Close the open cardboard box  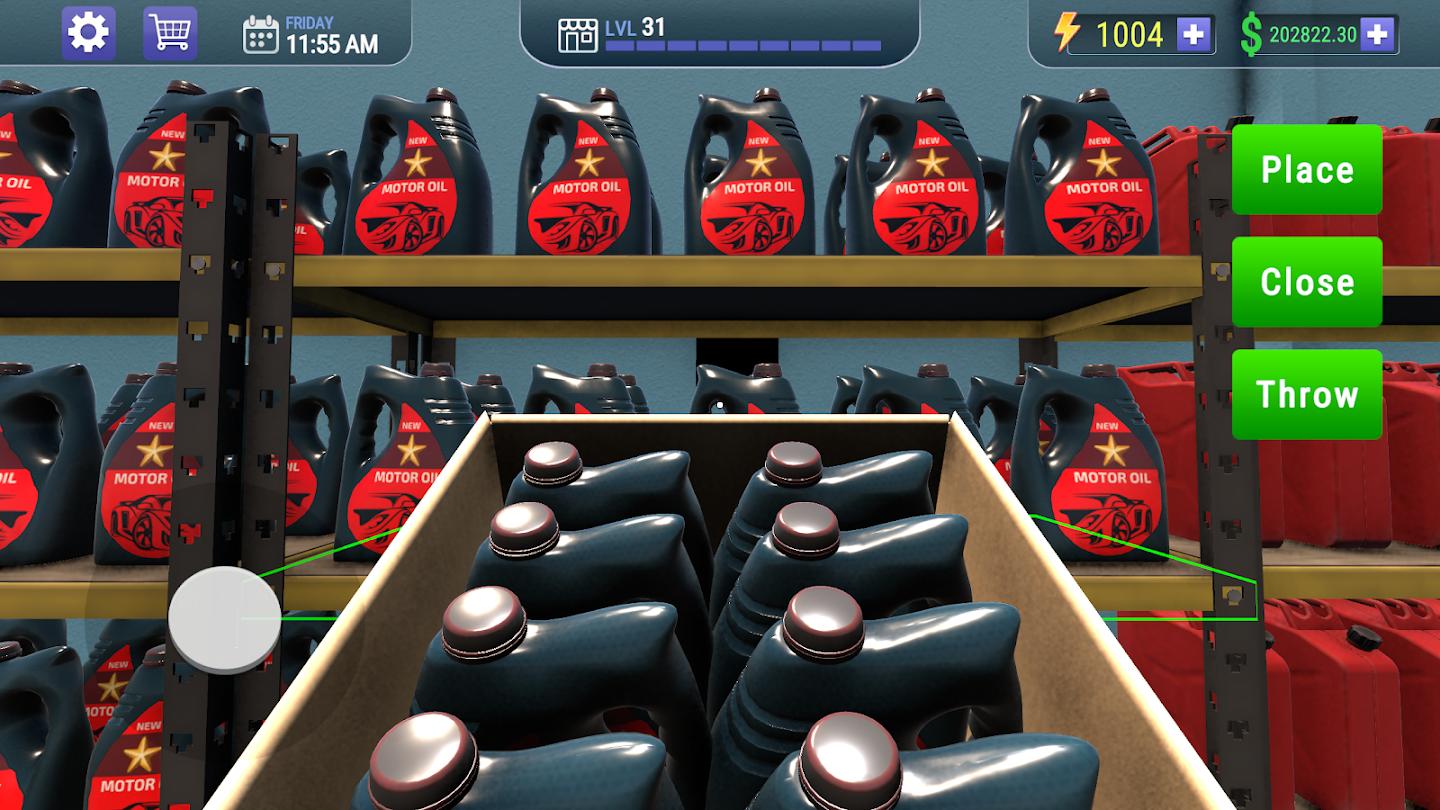pyautogui.click(x=1306, y=282)
